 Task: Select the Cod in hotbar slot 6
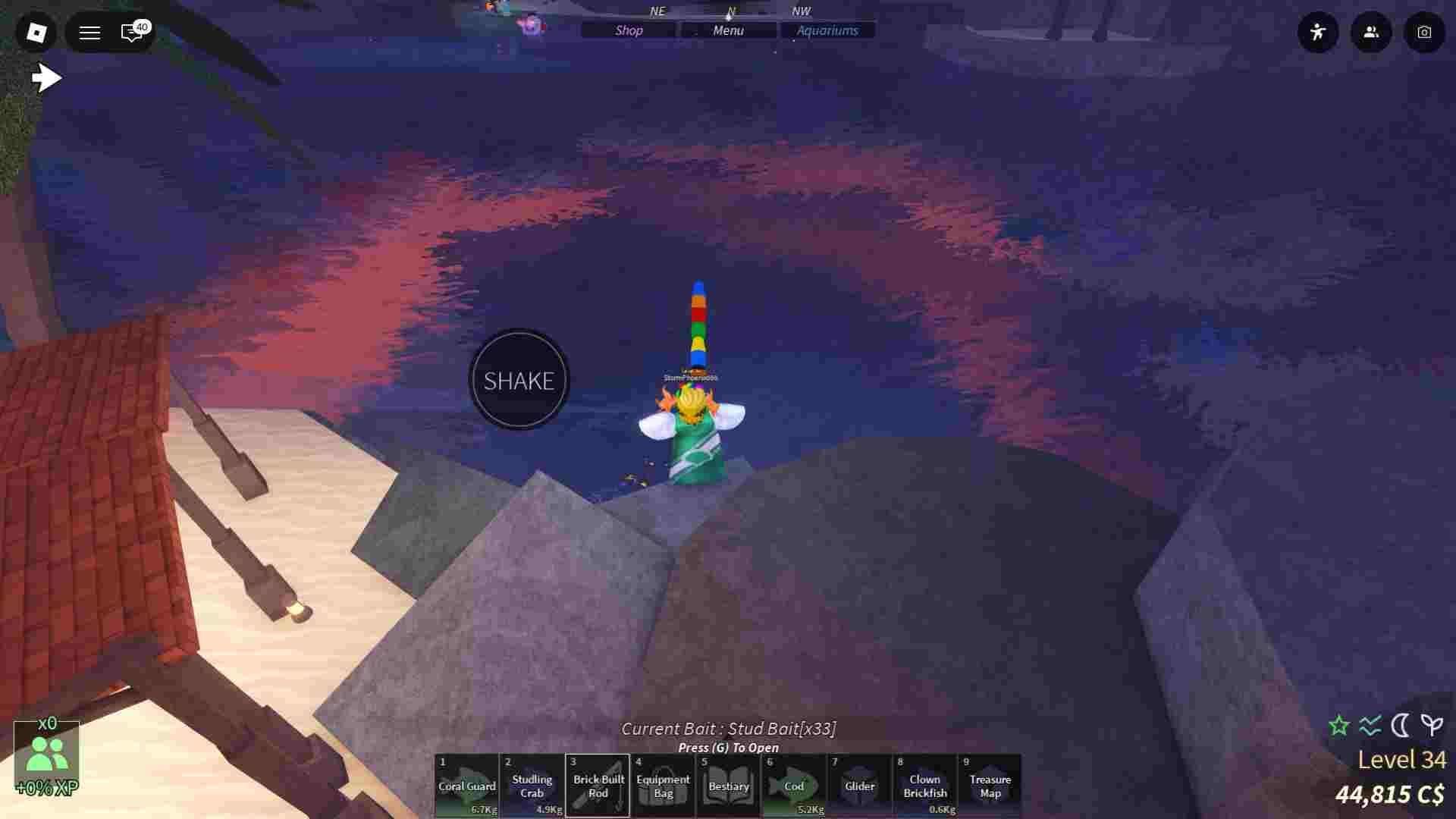click(794, 786)
